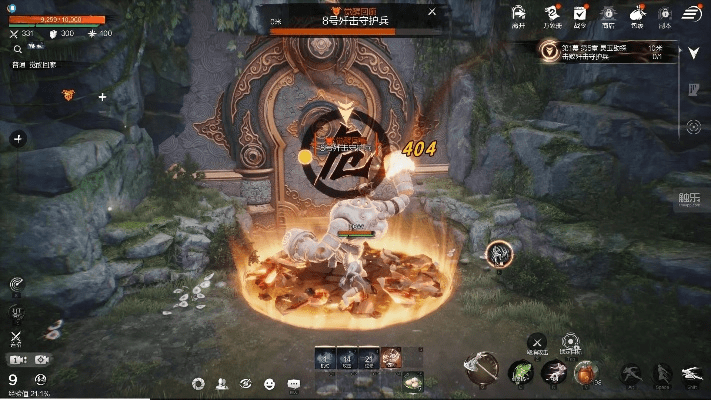Image resolution: width=711 pixels, height=400 pixels.
Task: Use the green leaf skill
Action: pyautogui.click(x=520, y=373)
